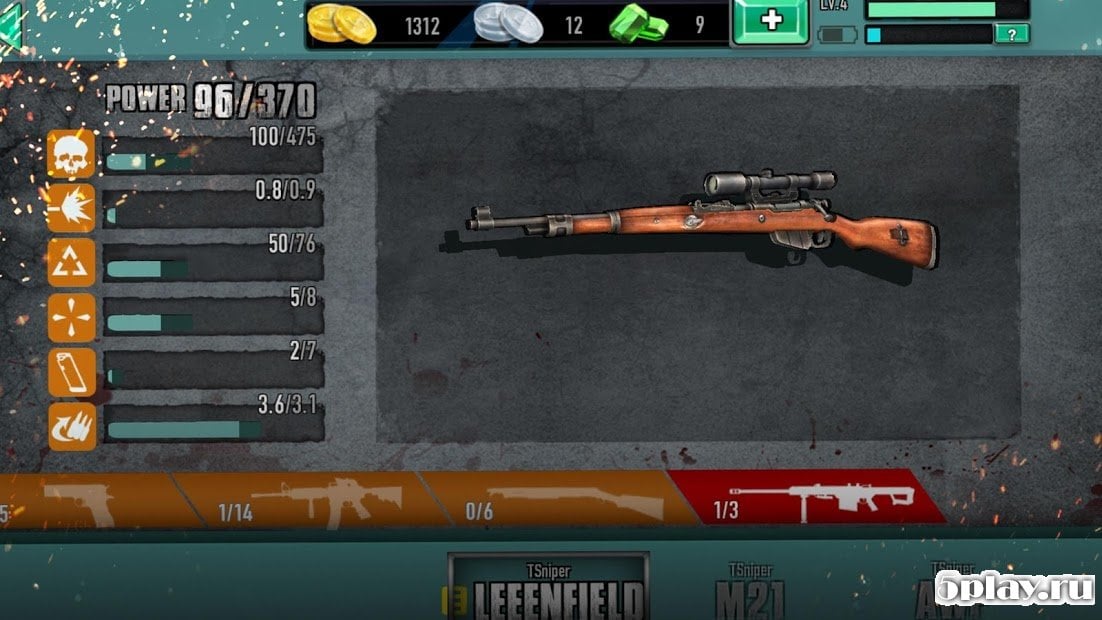Click the skull damage stat icon
This screenshot has width=1102, height=620.
point(72,154)
